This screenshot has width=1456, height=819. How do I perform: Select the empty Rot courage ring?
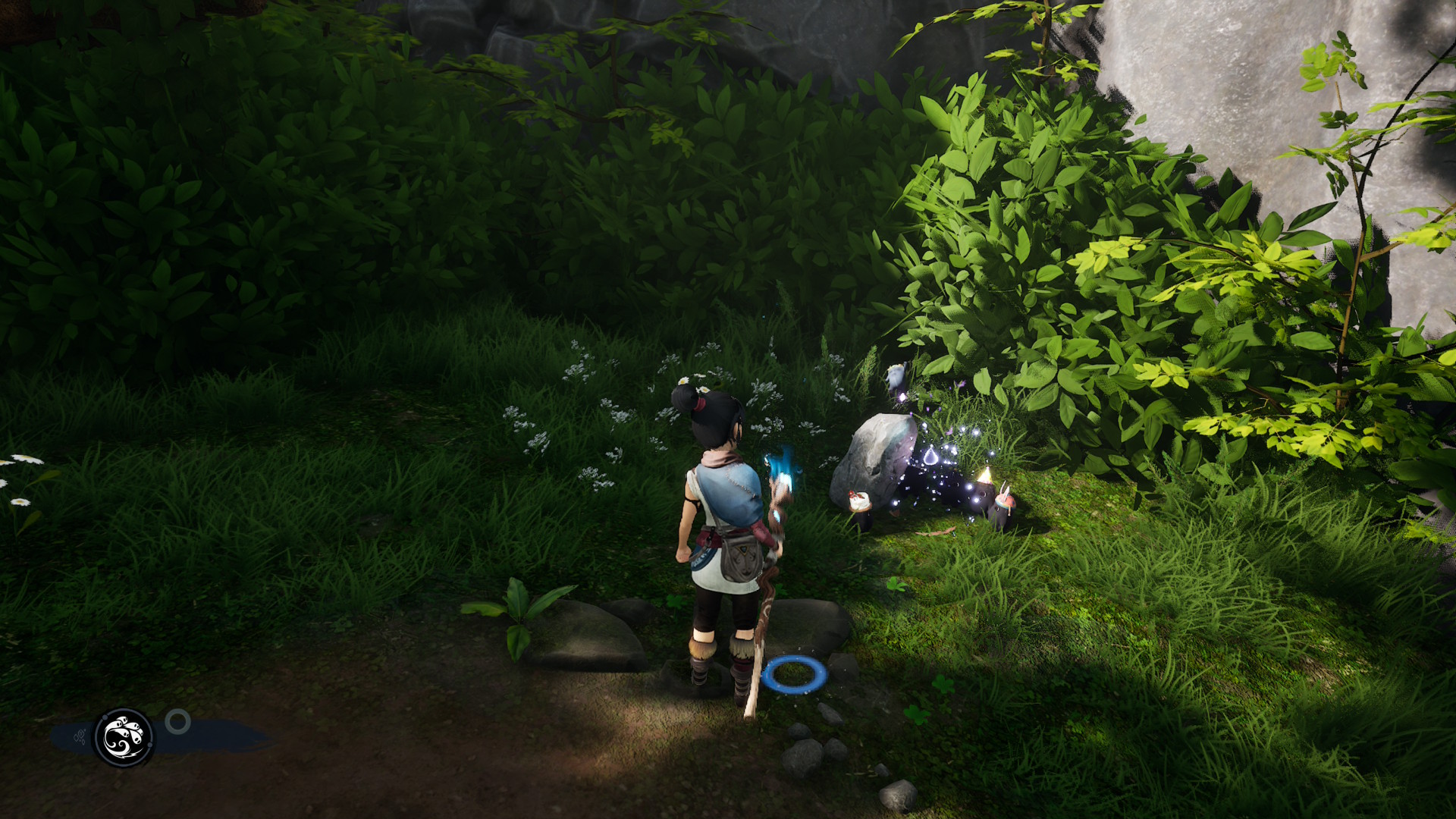[178, 721]
